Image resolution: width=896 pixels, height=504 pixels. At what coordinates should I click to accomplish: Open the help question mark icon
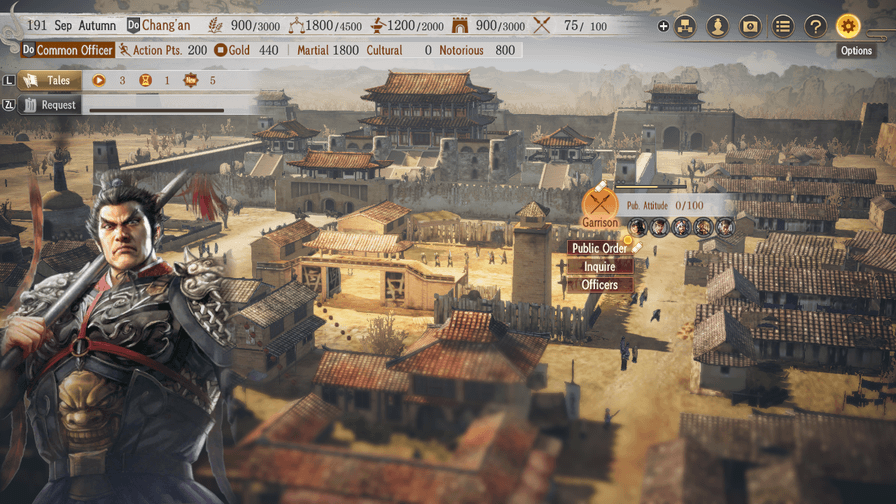coord(815,26)
